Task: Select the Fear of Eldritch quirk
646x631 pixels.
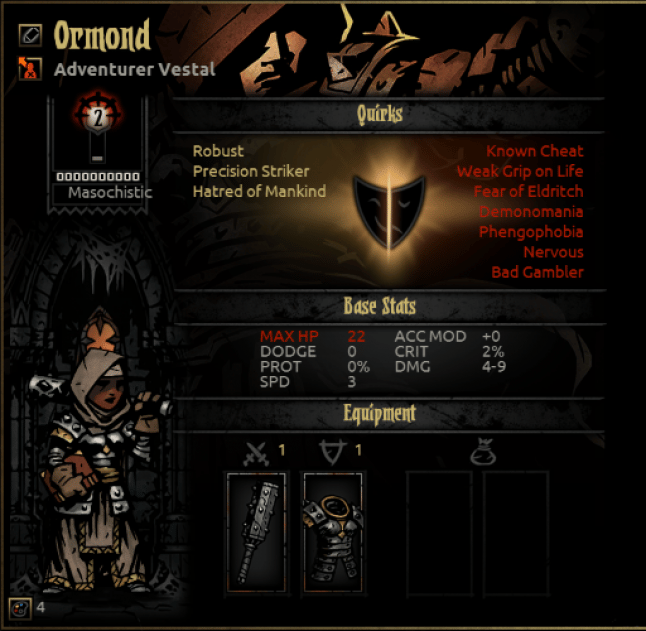Action: coord(529,191)
